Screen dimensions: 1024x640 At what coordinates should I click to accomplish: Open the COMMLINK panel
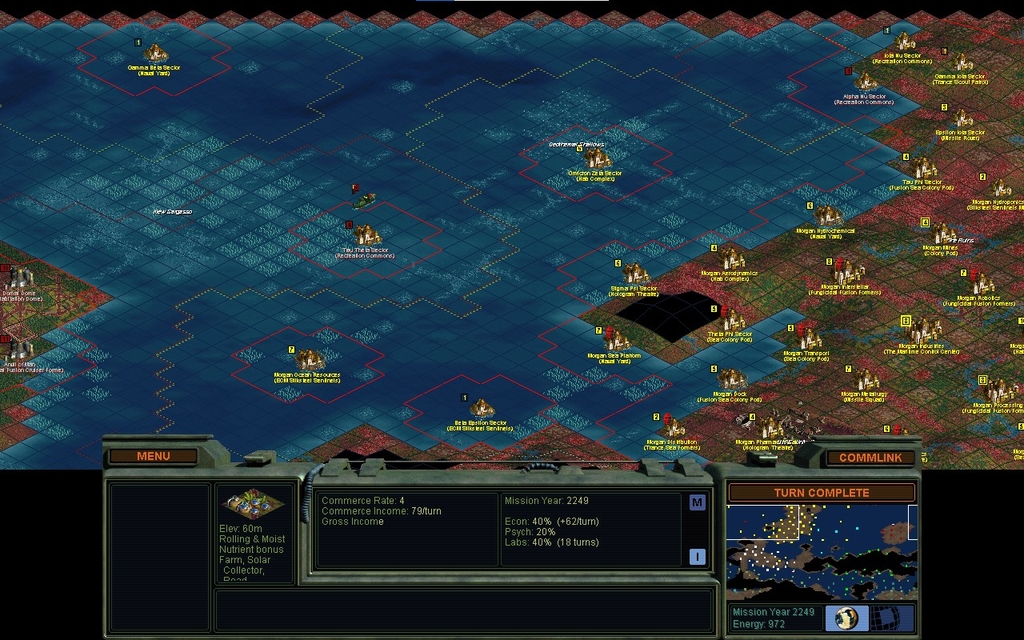870,458
